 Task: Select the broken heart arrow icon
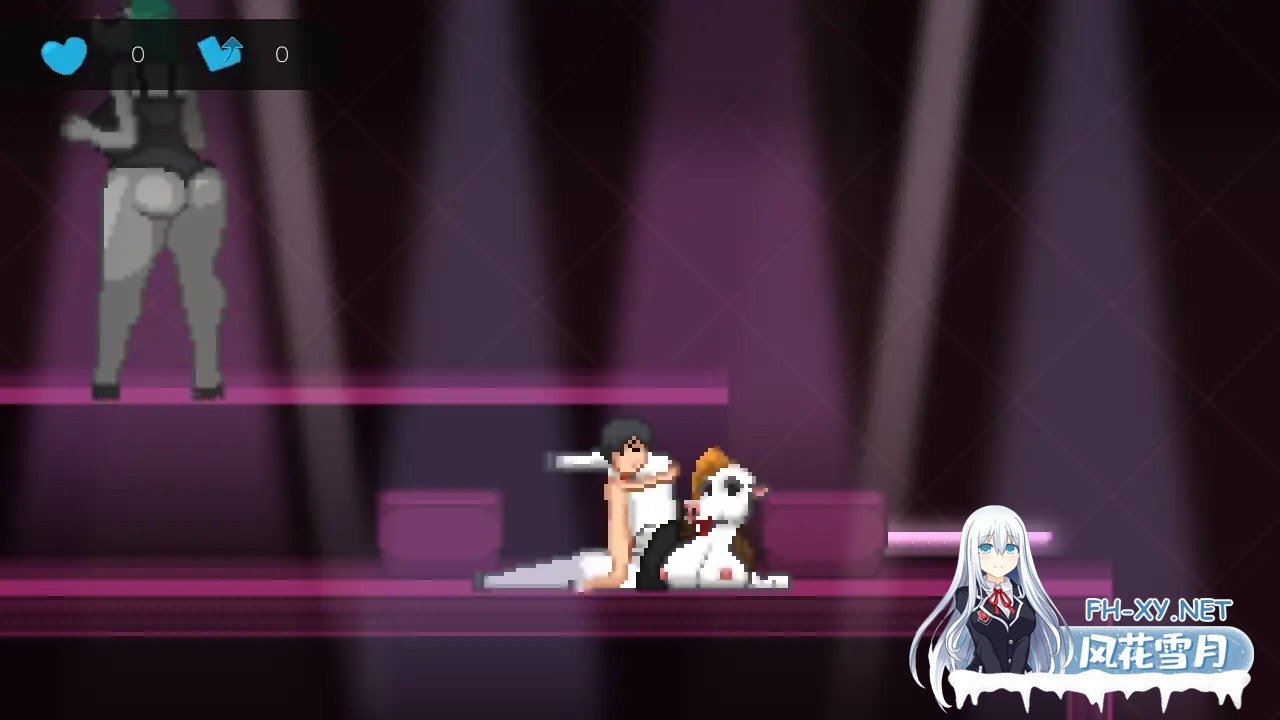pos(220,53)
